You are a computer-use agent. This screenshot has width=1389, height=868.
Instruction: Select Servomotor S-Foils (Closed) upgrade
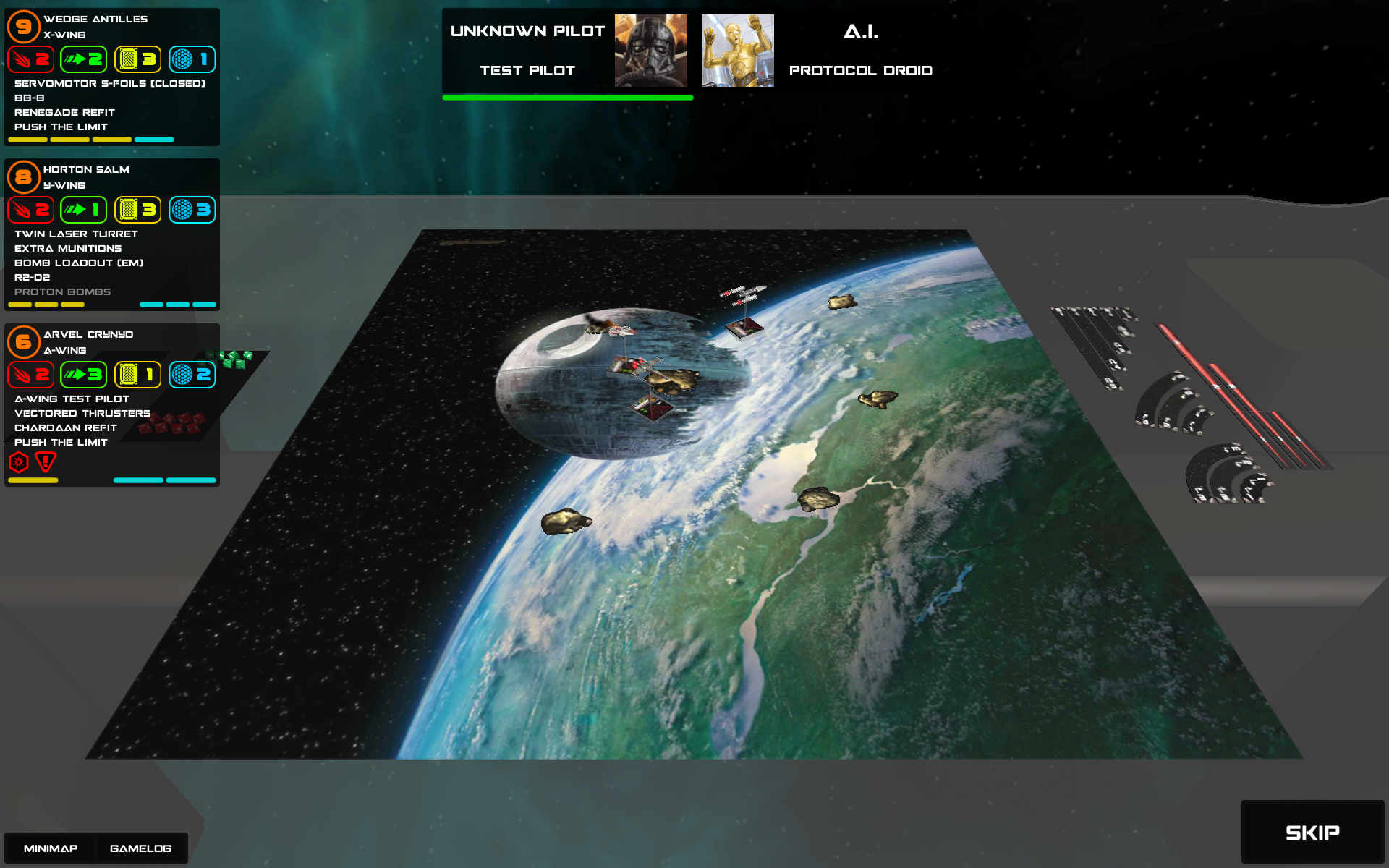pos(110,83)
